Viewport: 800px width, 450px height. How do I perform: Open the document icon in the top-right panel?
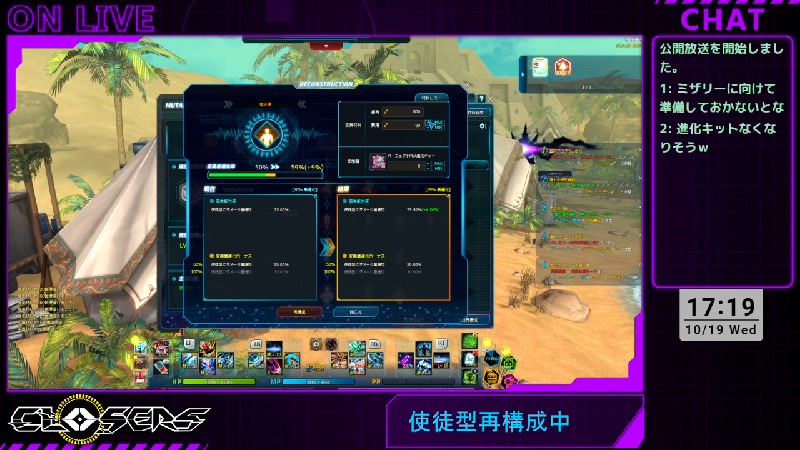pyautogui.click(x=539, y=67)
